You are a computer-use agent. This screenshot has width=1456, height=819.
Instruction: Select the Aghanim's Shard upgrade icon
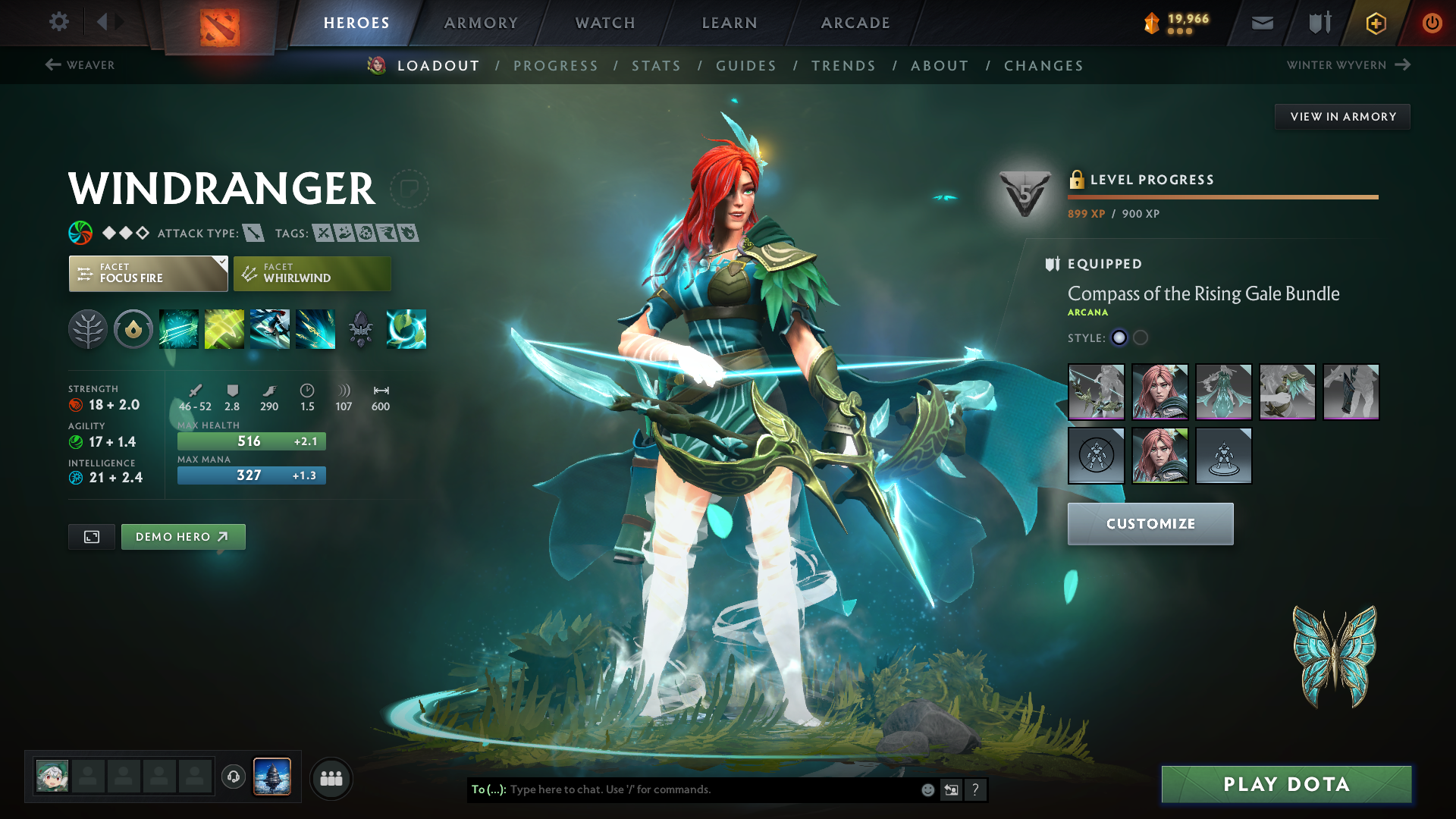pyautogui.click(x=361, y=329)
